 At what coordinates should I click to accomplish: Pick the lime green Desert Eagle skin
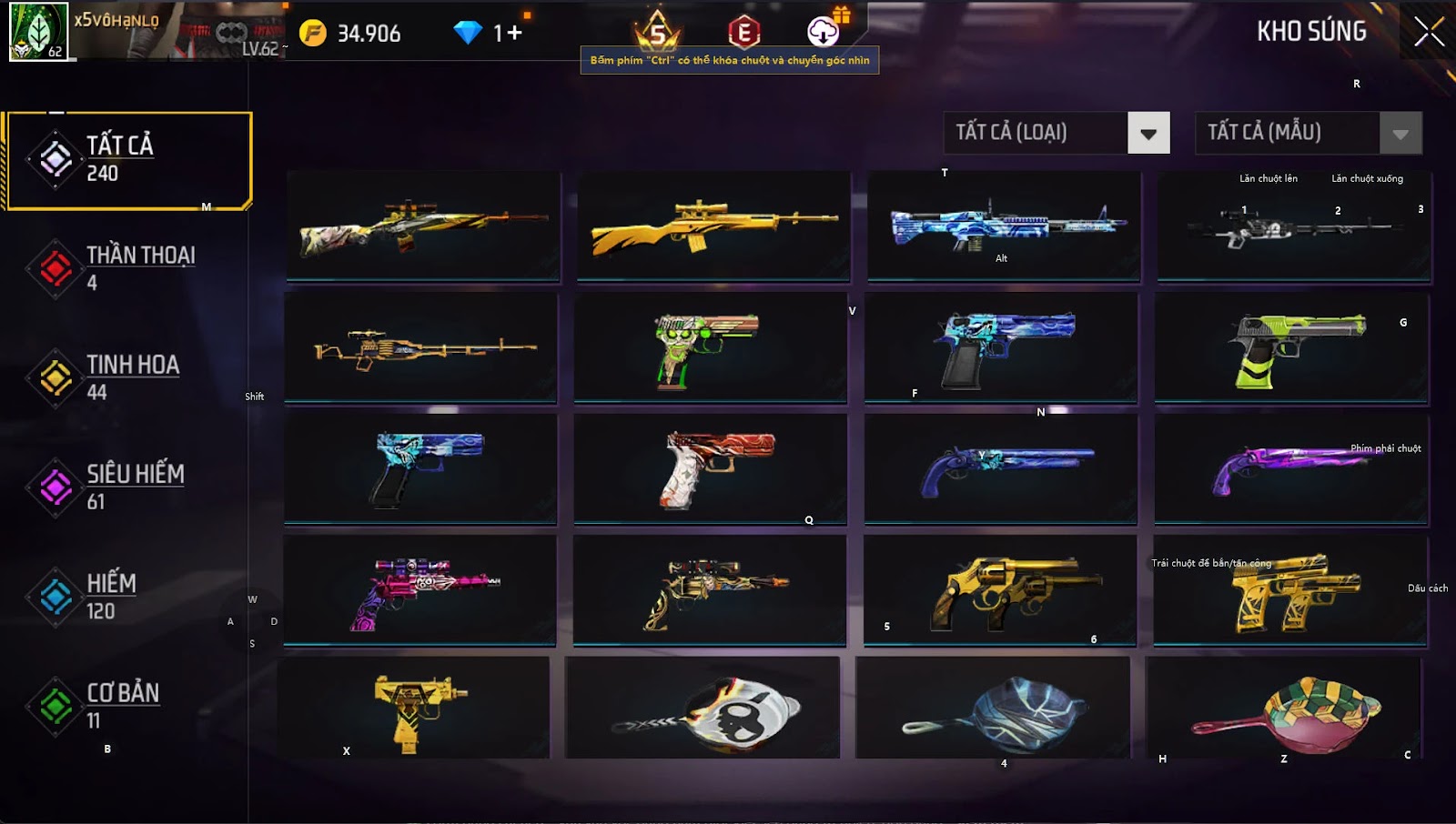(x=1291, y=347)
